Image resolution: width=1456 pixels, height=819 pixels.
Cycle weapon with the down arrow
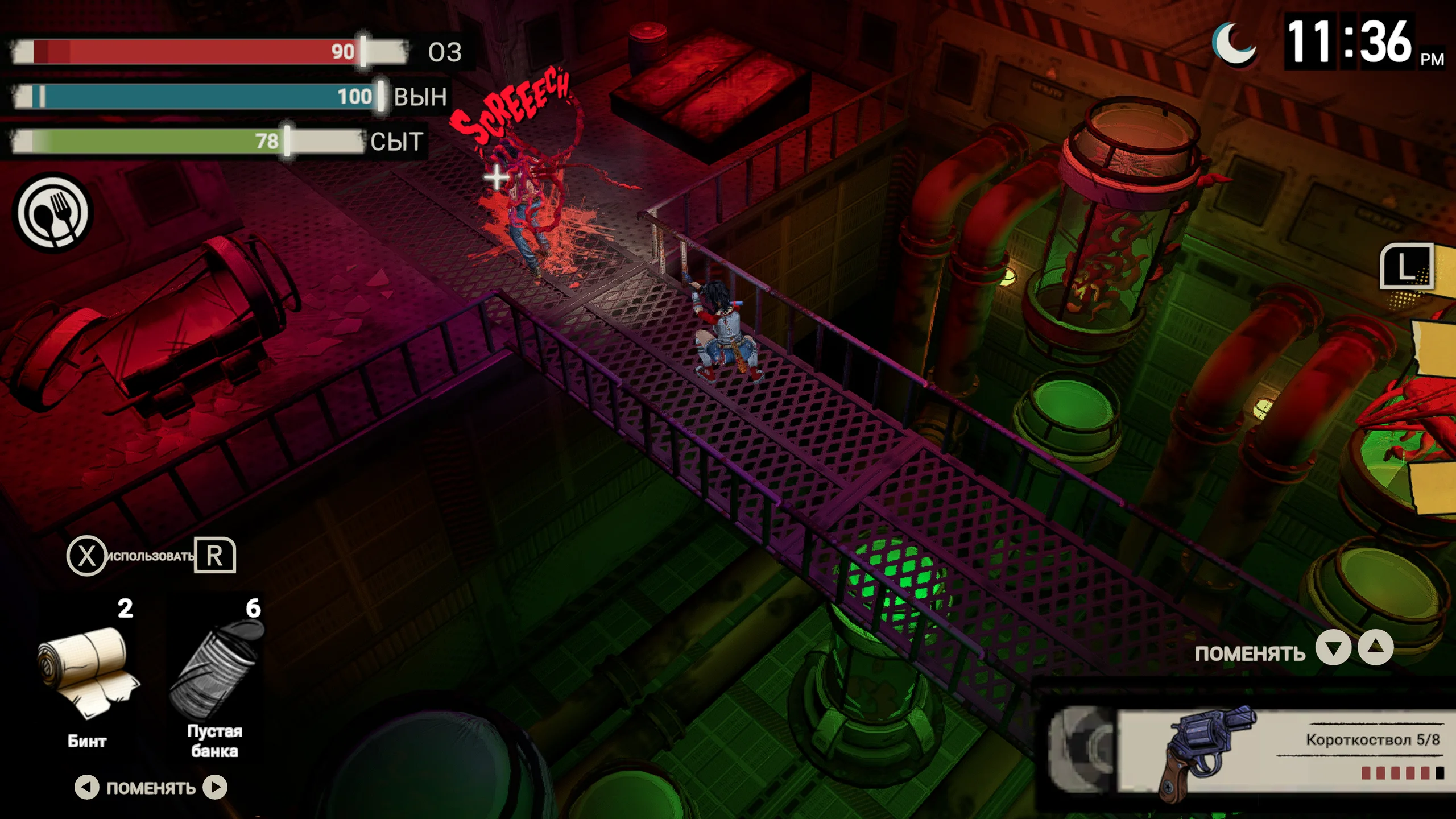coord(1333,648)
